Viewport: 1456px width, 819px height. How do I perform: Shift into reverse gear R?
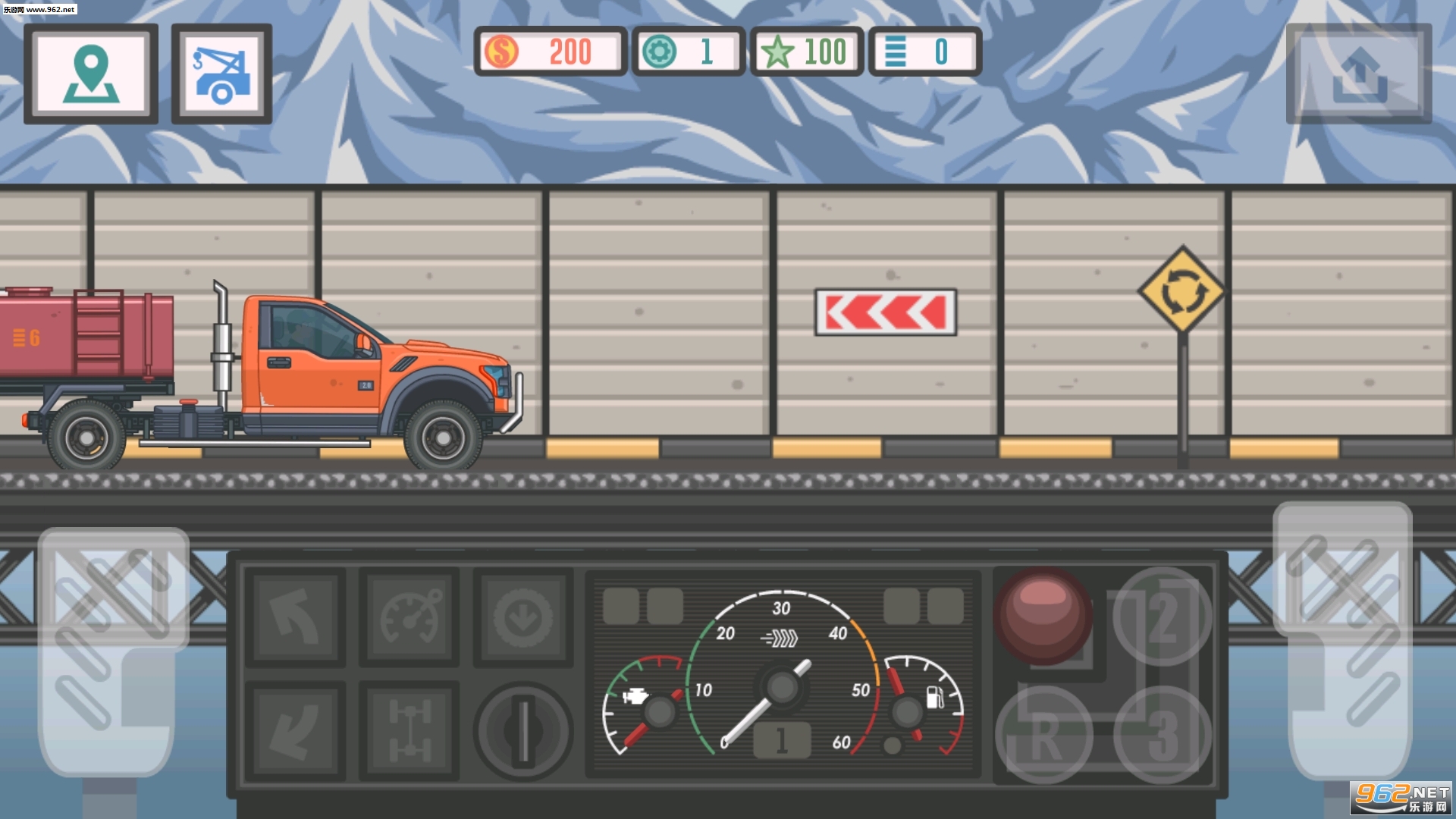(x=1043, y=734)
